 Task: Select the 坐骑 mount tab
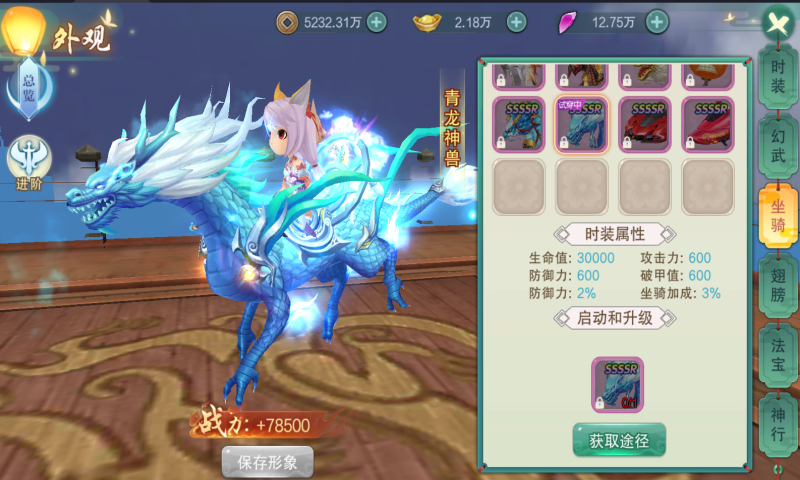pos(776,211)
